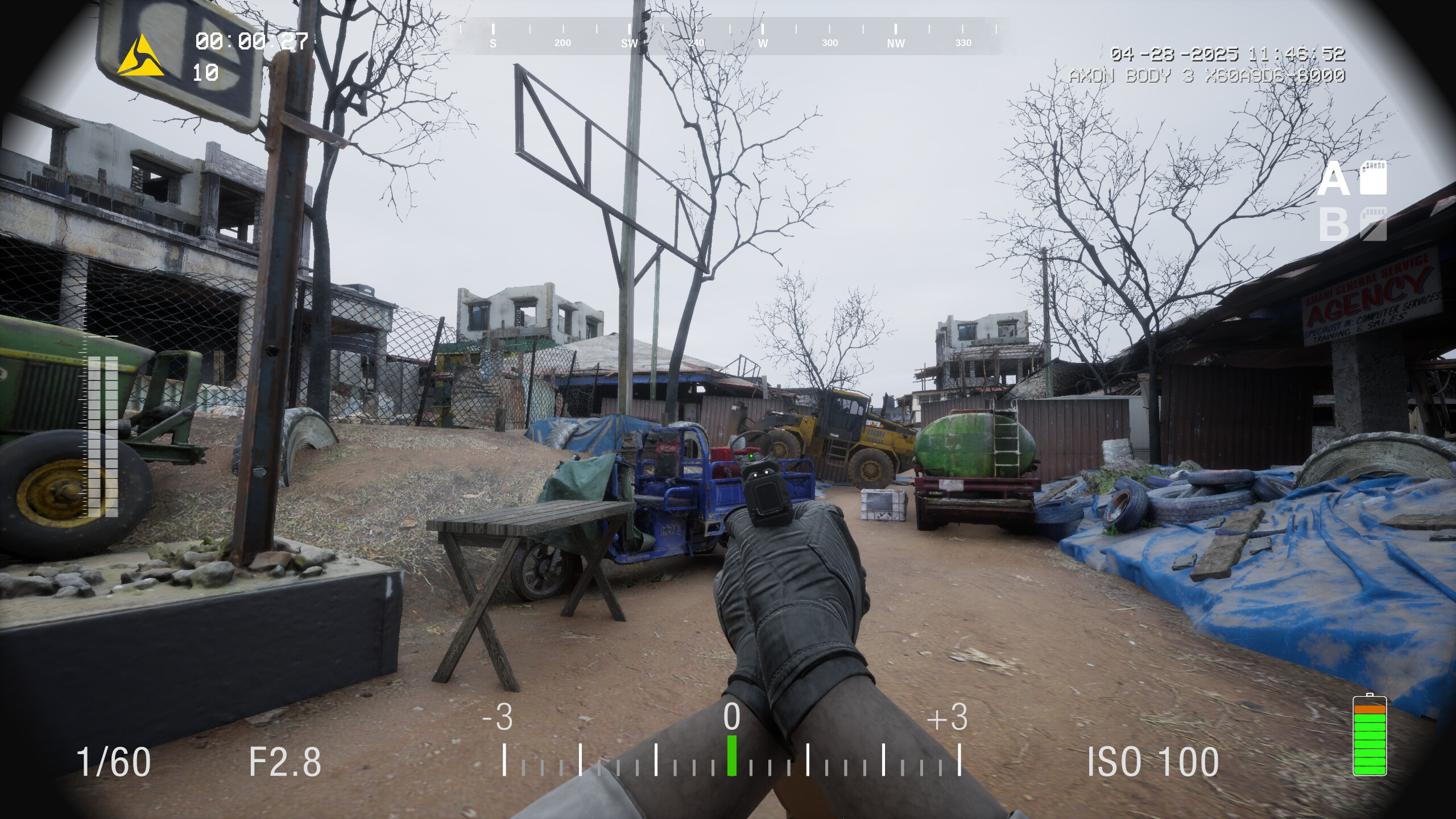Click the SW marker on the compass
1456x819 pixels.
(630, 43)
